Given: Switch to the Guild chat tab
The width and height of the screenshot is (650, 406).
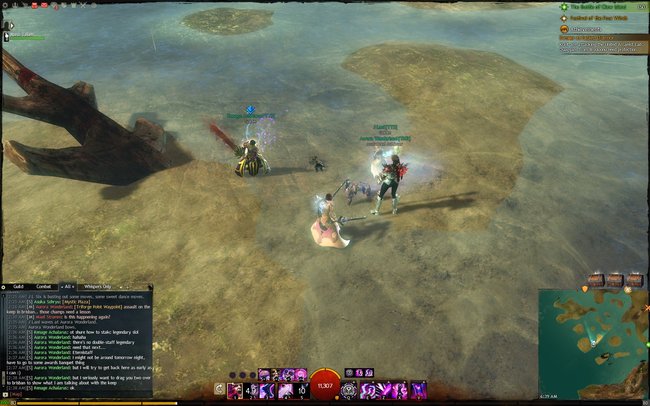Looking at the screenshot, I should pyautogui.click(x=18, y=286).
